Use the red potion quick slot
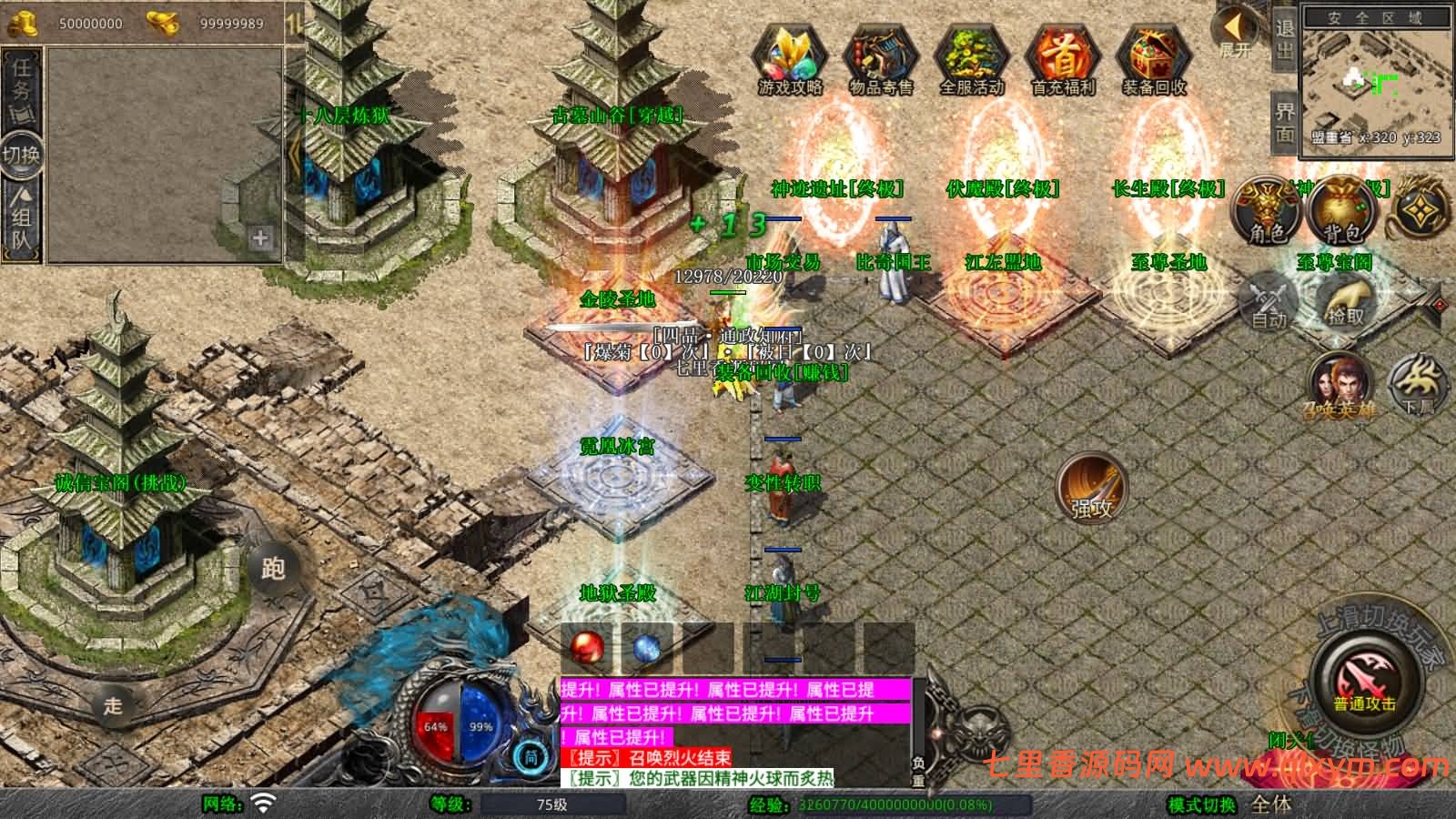This screenshot has height=819, width=1456. [x=585, y=645]
